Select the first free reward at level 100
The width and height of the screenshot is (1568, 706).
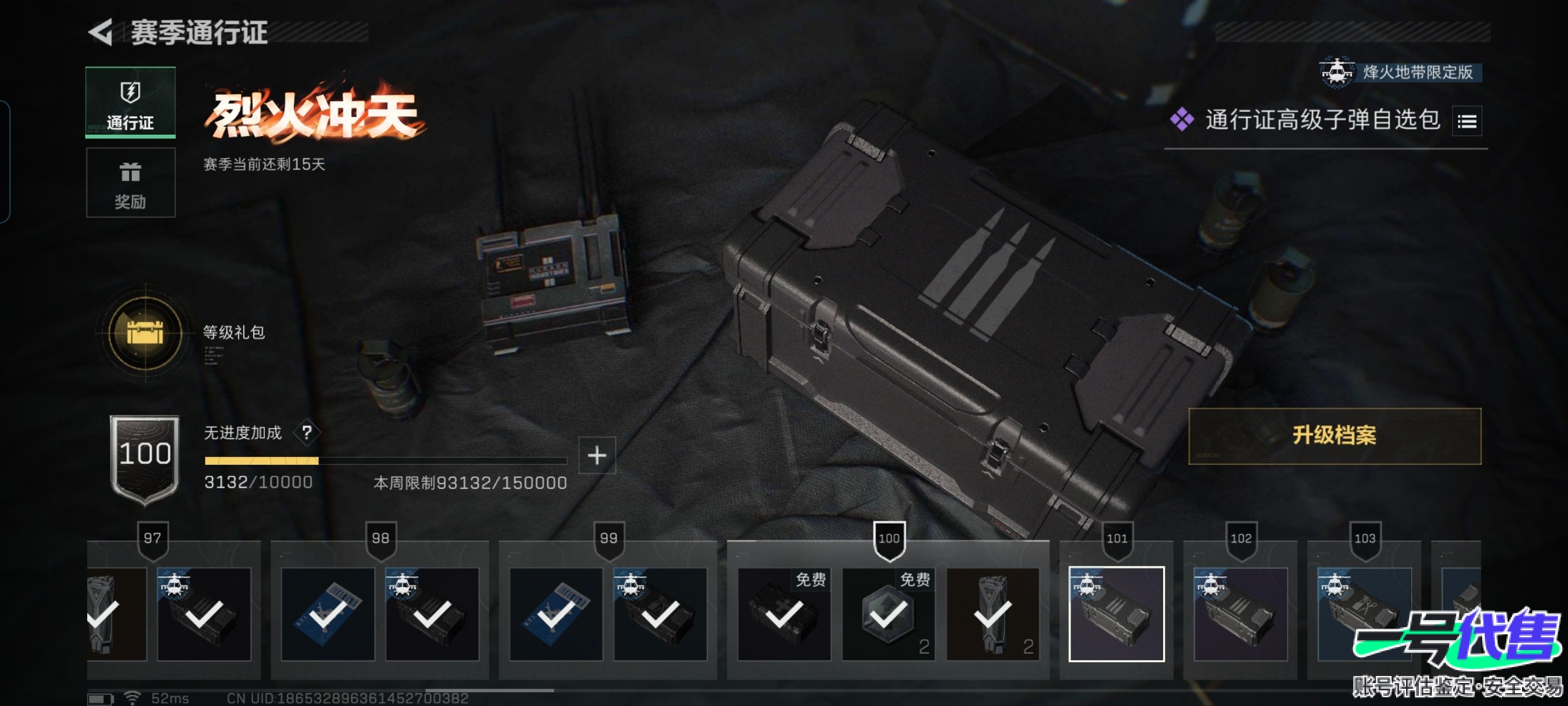(784, 614)
